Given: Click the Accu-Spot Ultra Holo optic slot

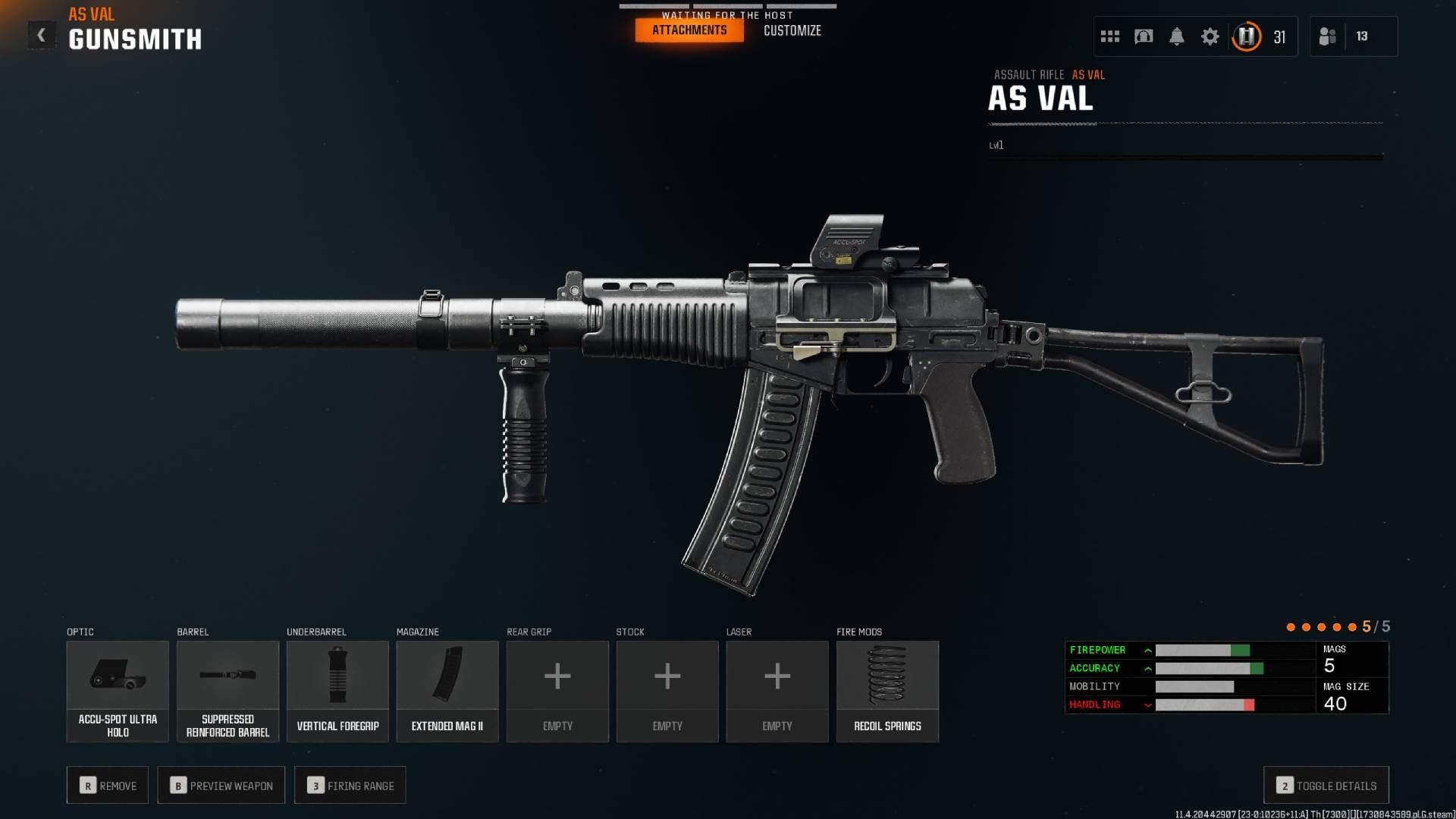Looking at the screenshot, I should [118, 690].
